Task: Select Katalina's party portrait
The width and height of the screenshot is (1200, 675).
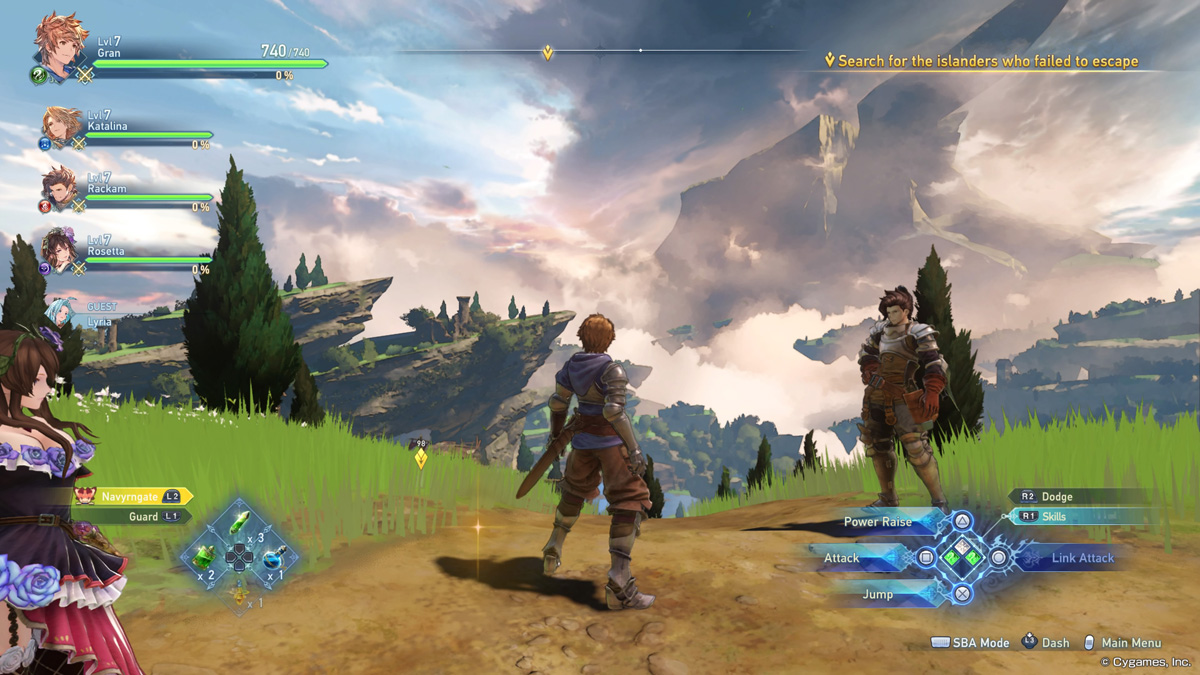Action: [62, 125]
